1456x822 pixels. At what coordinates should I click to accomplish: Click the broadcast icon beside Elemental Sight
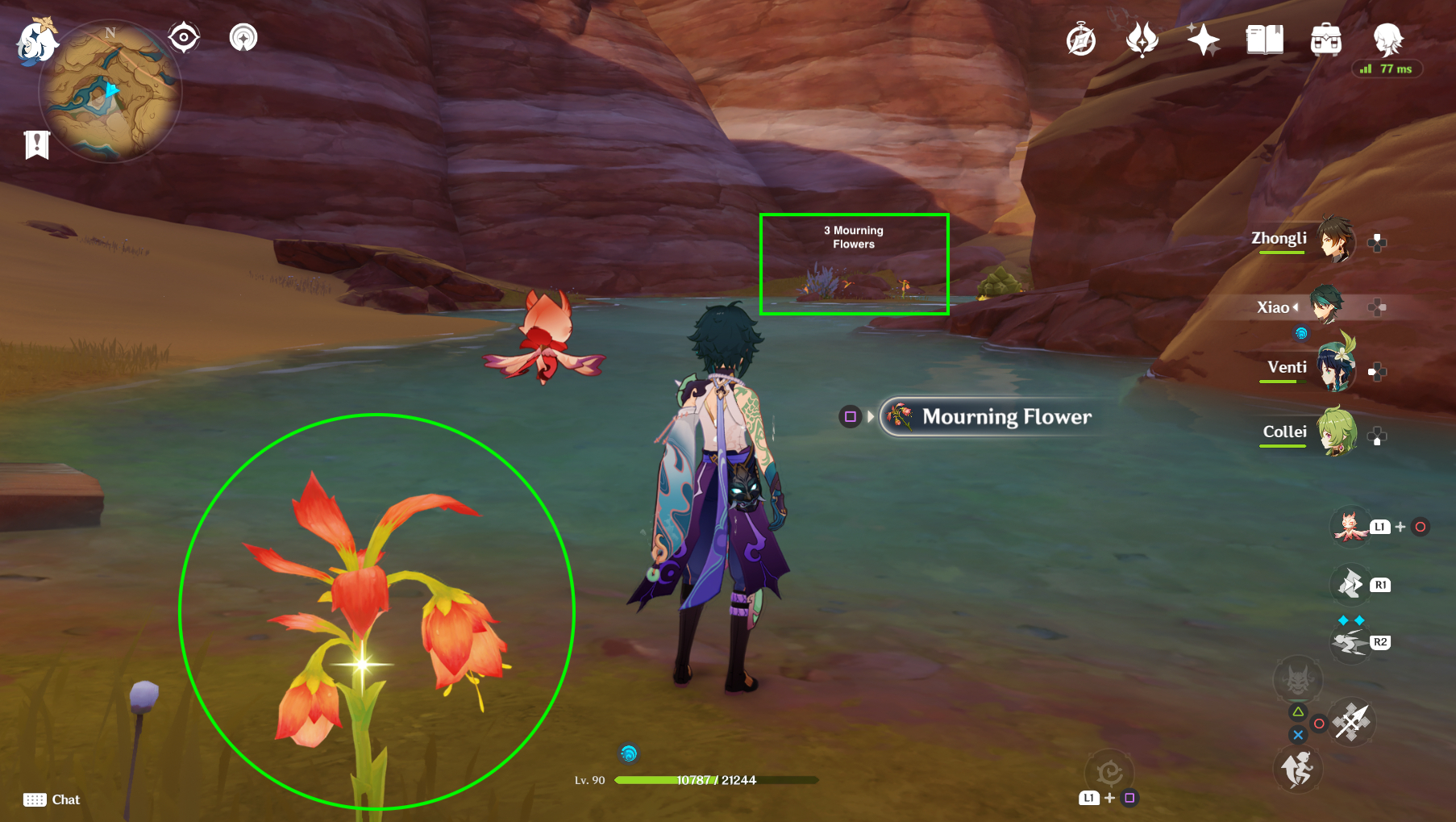[243, 38]
